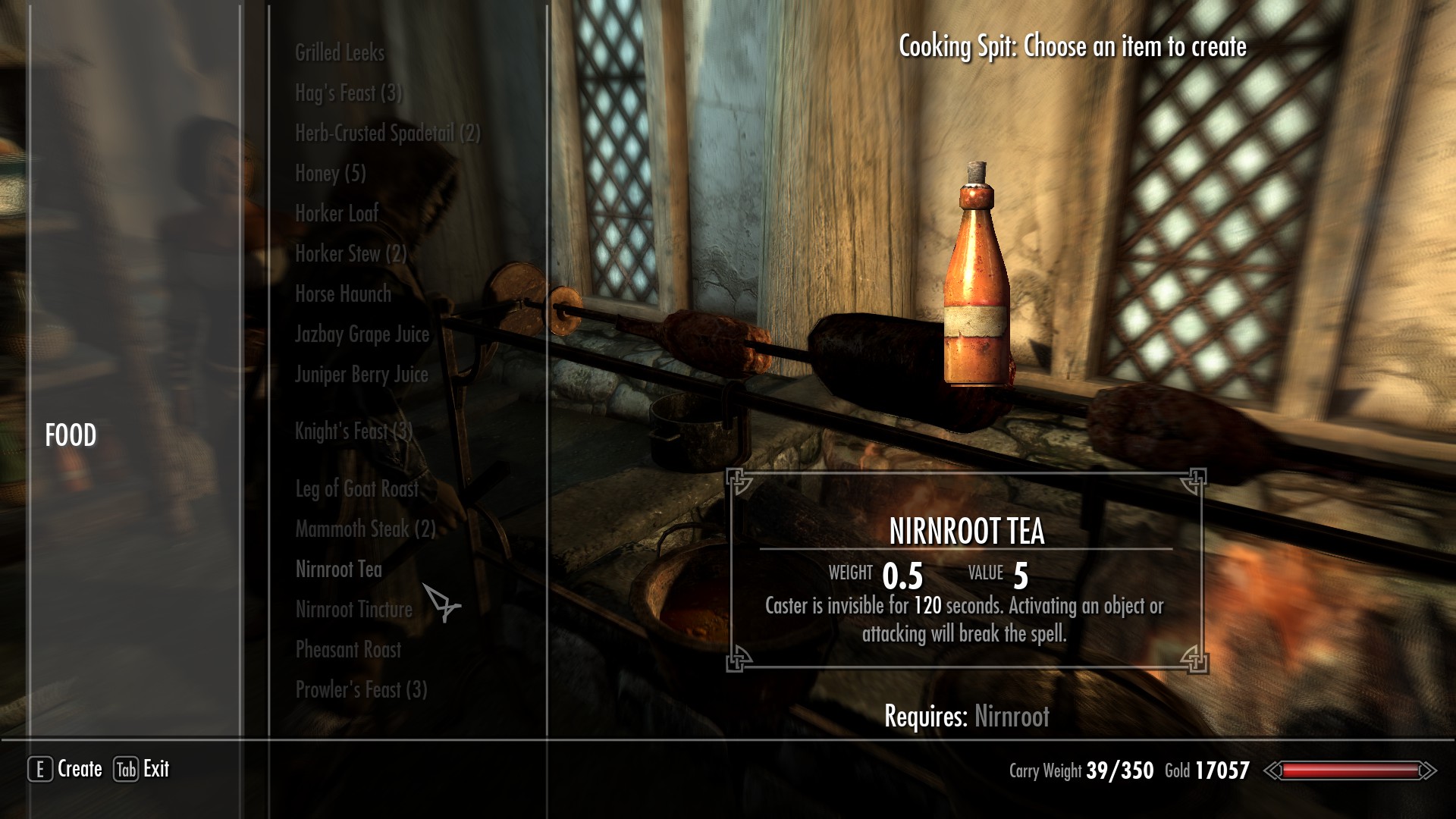Image resolution: width=1456 pixels, height=819 pixels.
Task: Choose Horker Stew in the list
Action: (350, 254)
